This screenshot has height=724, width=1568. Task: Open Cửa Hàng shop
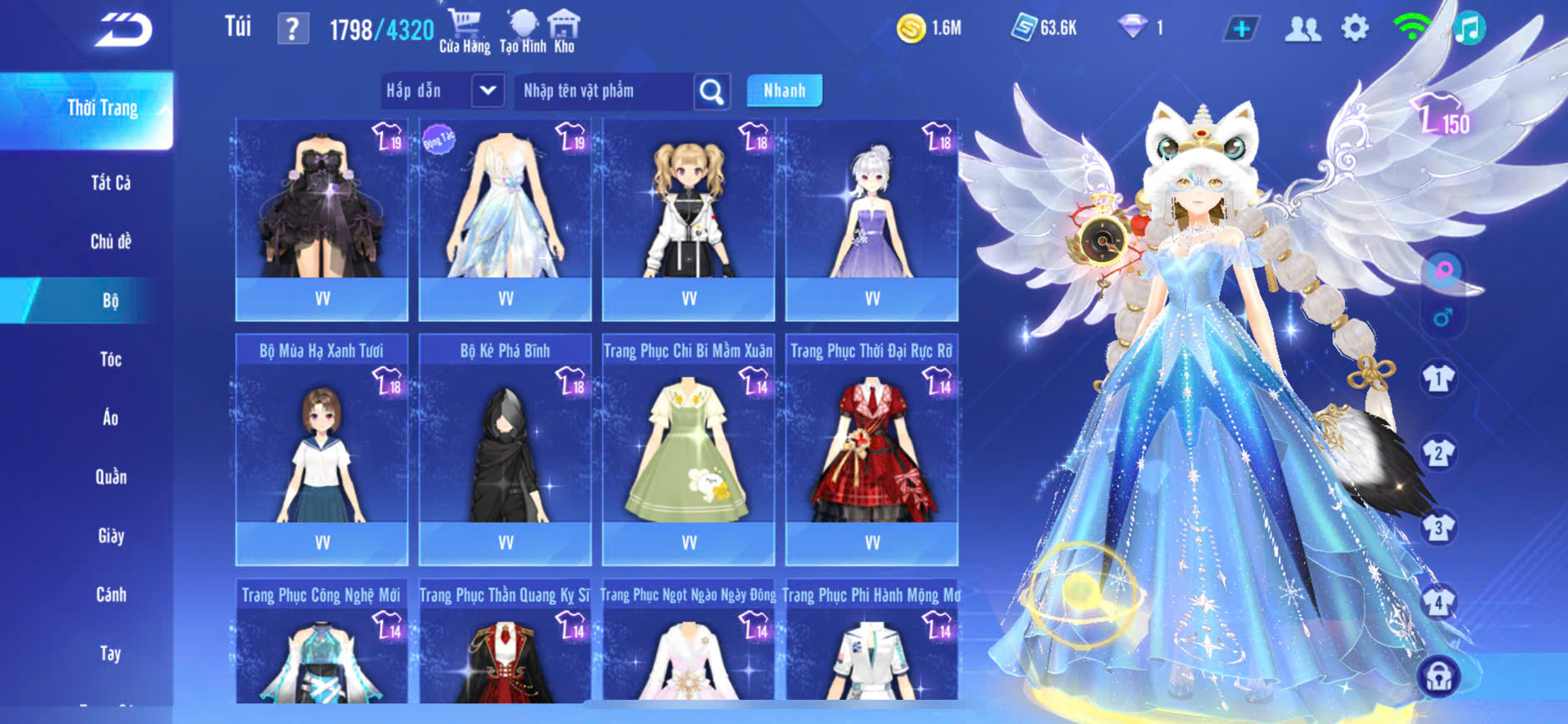(465, 31)
